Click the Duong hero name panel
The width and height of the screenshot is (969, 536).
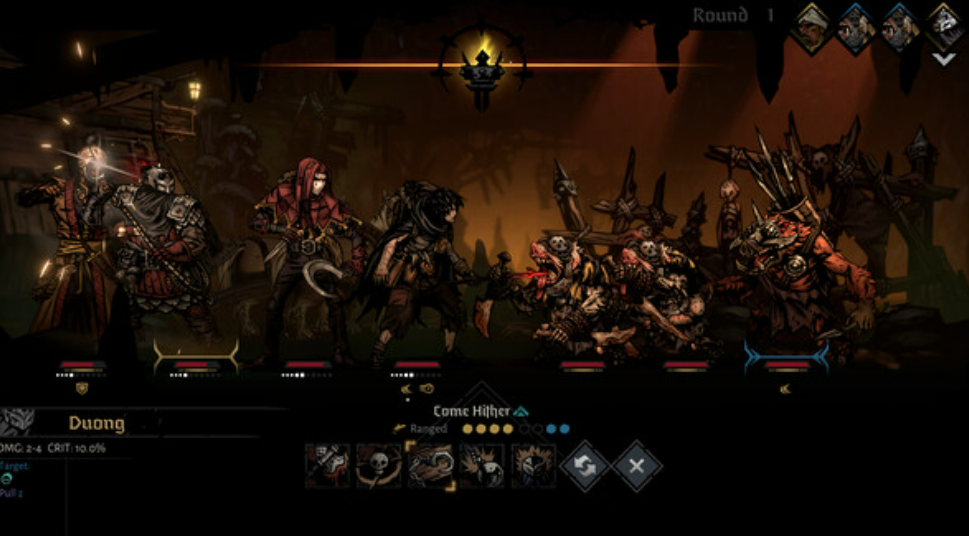(x=96, y=423)
